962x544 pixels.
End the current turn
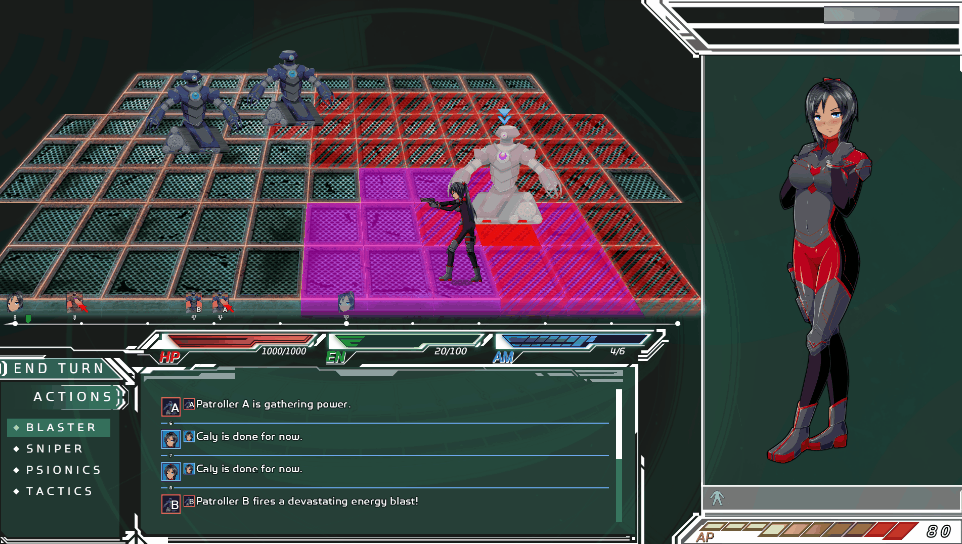click(58, 369)
